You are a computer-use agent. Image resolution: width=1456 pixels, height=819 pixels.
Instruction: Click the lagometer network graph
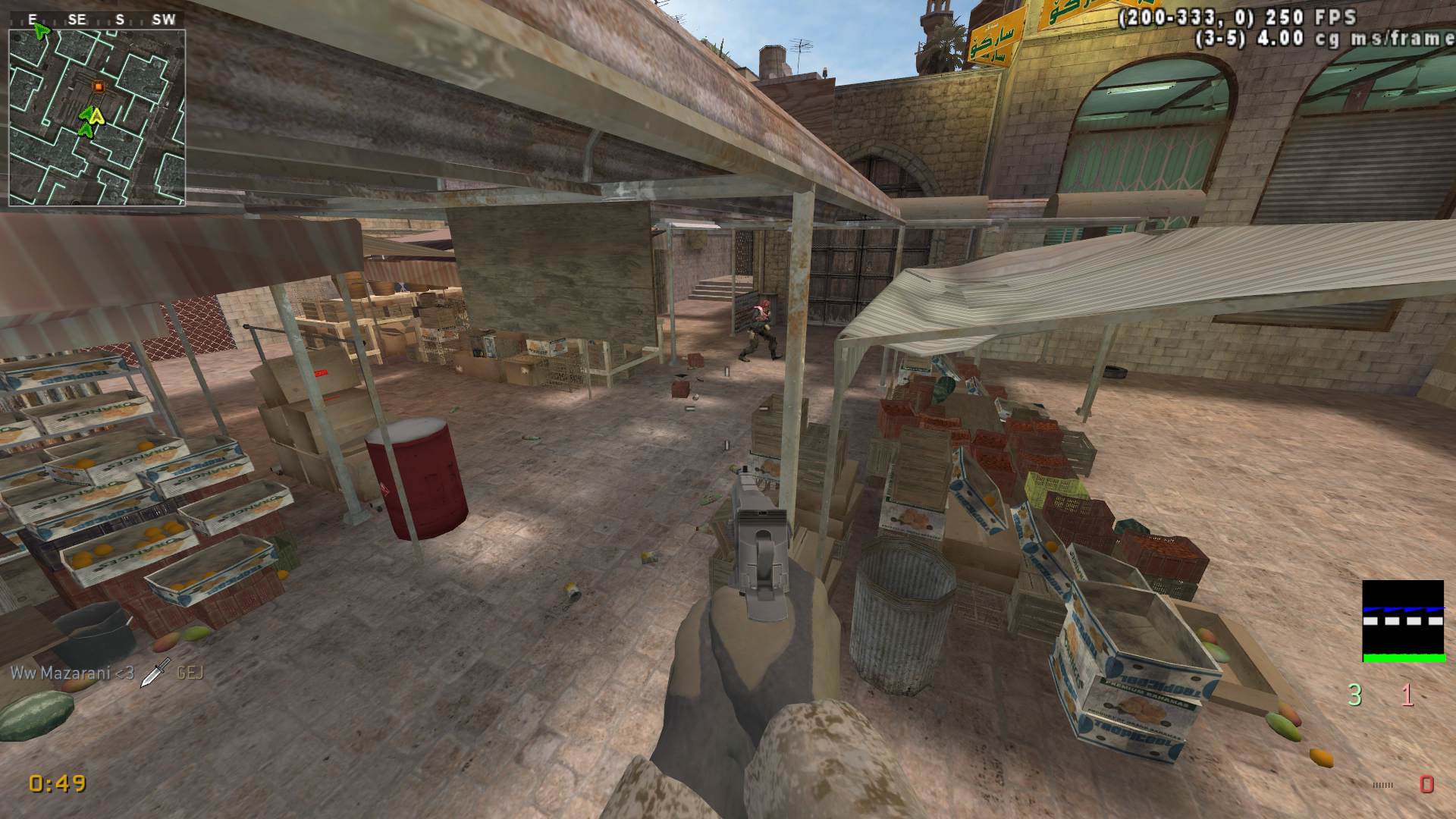click(1402, 621)
